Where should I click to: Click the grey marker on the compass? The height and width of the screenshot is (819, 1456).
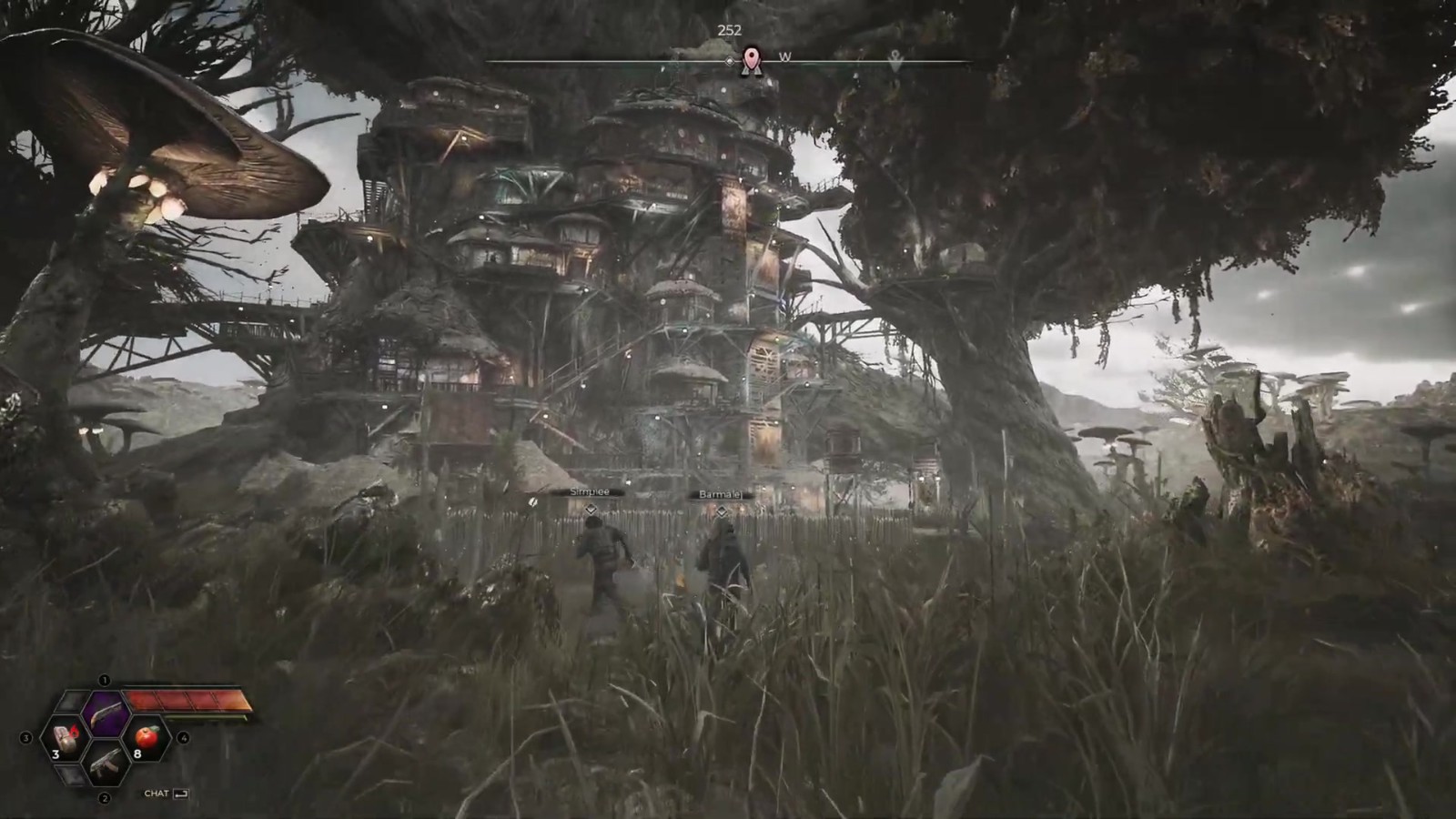click(895, 61)
